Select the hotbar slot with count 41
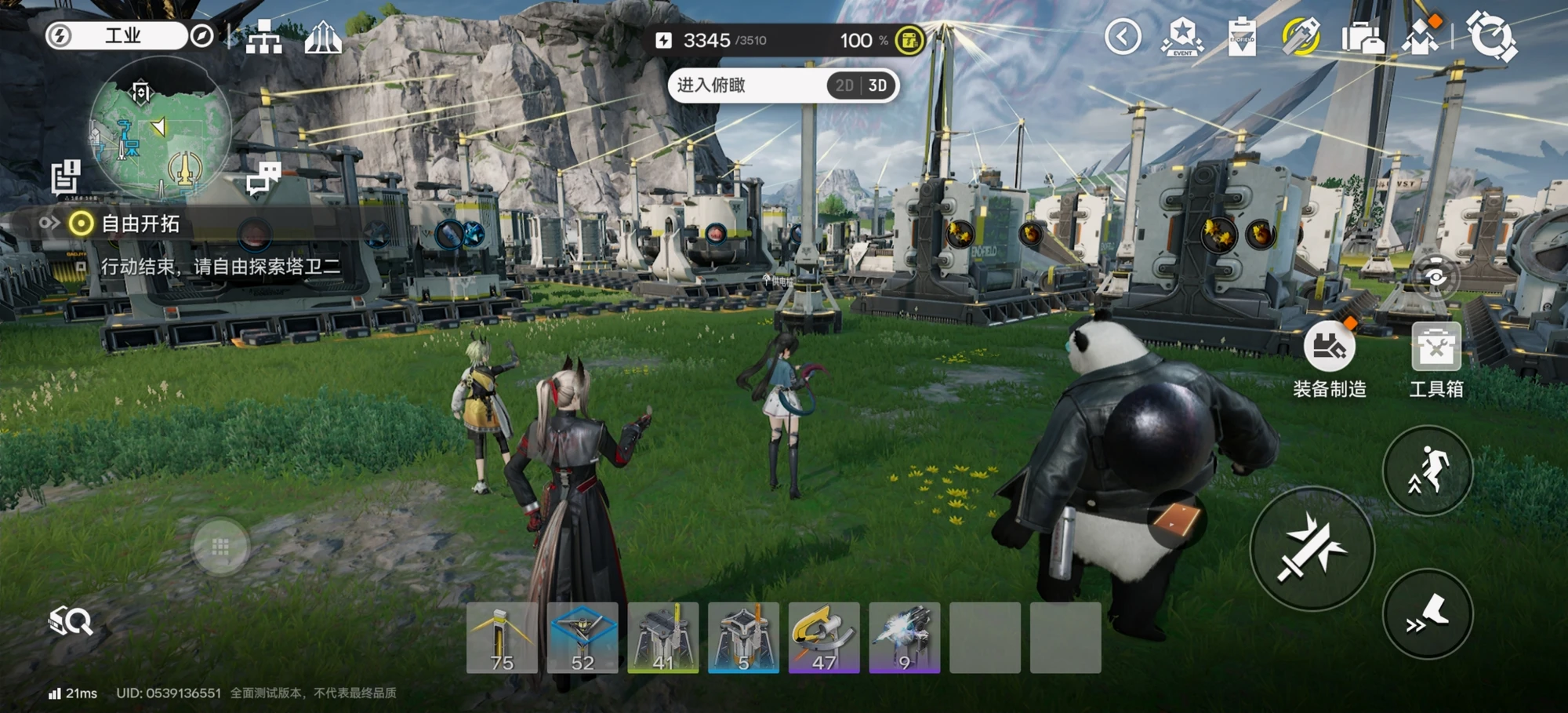Viewport: 1568px width, 713px height. (663, 638)
